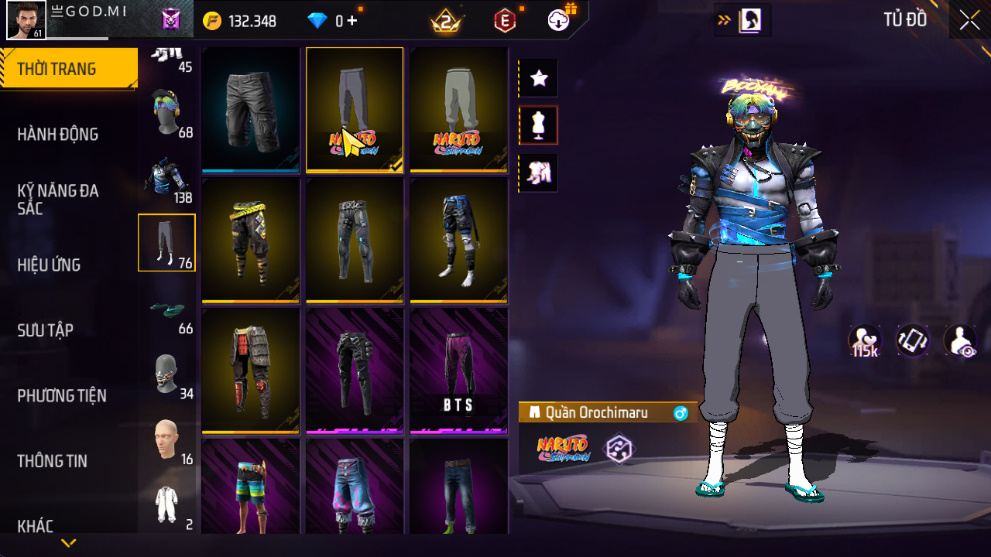Add diamonds with the plus button
The height and width of the screenshot is (557, 991).
click(x=352, y=20)
